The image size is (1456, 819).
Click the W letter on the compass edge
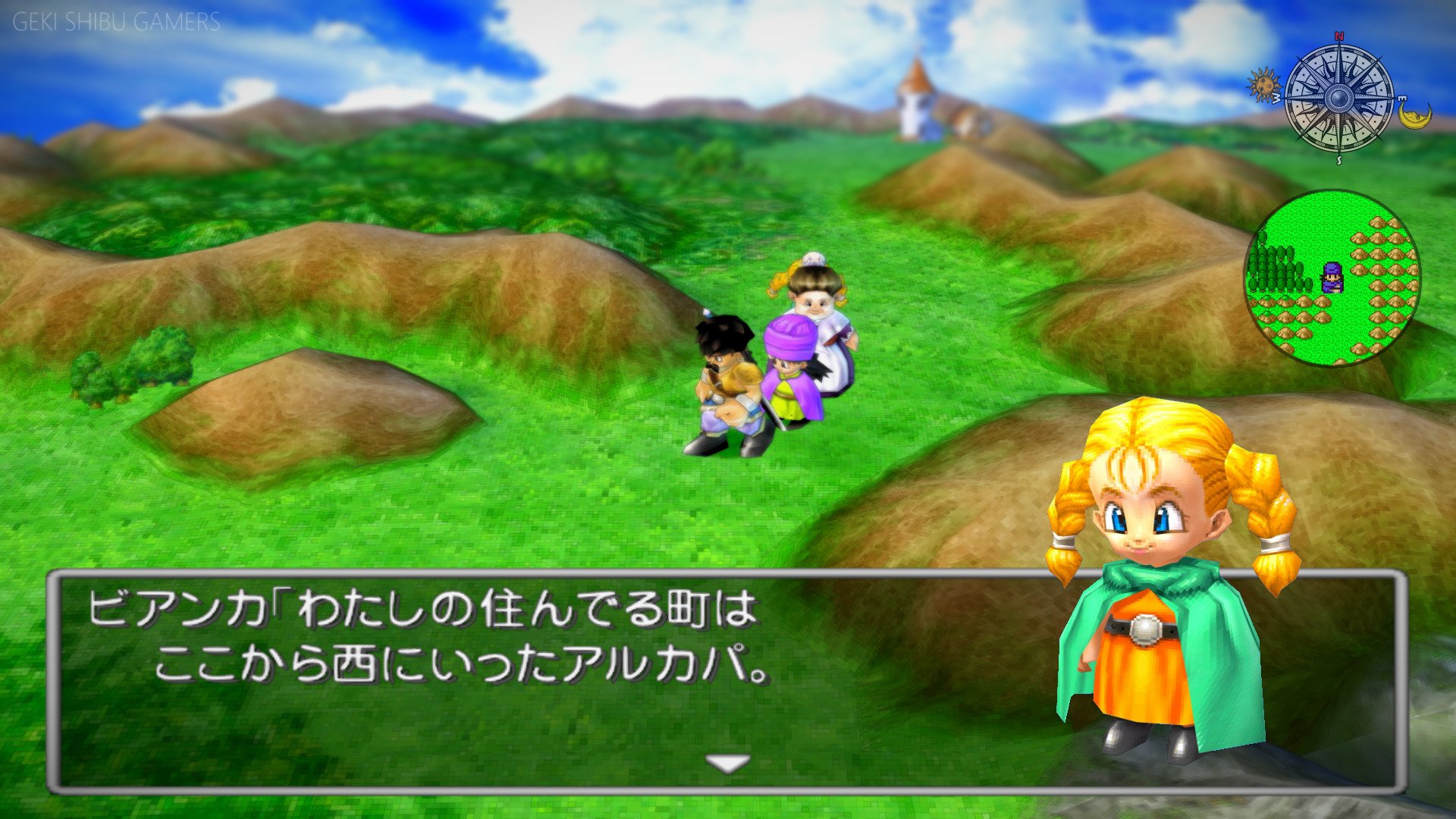coord(1277,98)
